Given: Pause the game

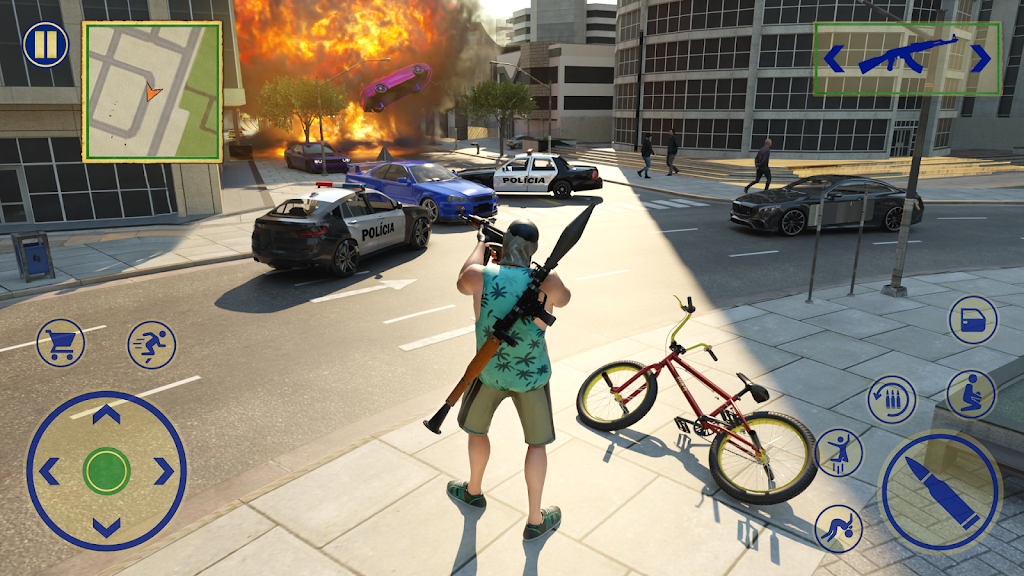Looking at the screenshot, I should point(46,45).
